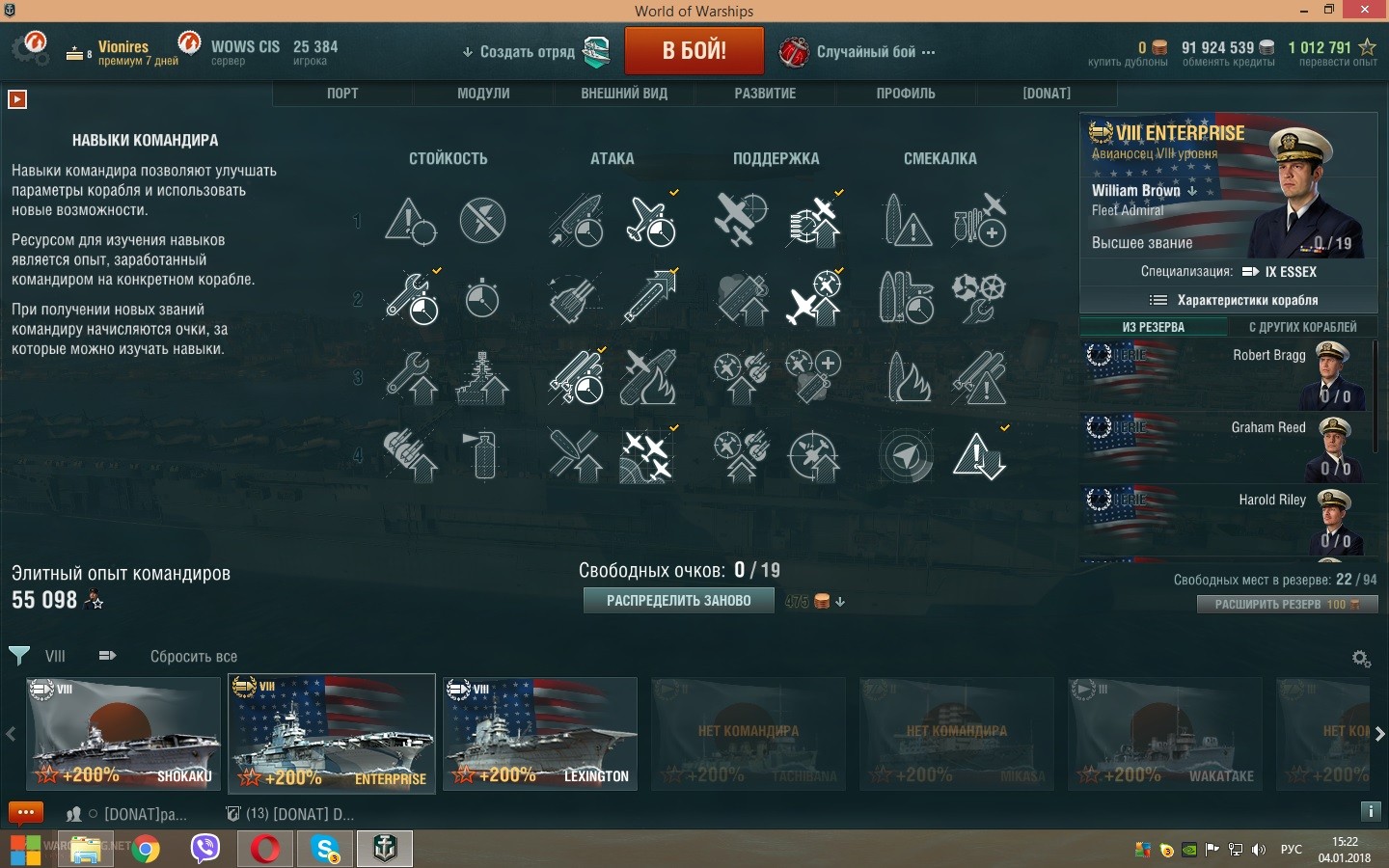Open the ВНЕШНИЙ ВИД tab
This screenshot has width=1389, height=868.
(x=624, y=94)
